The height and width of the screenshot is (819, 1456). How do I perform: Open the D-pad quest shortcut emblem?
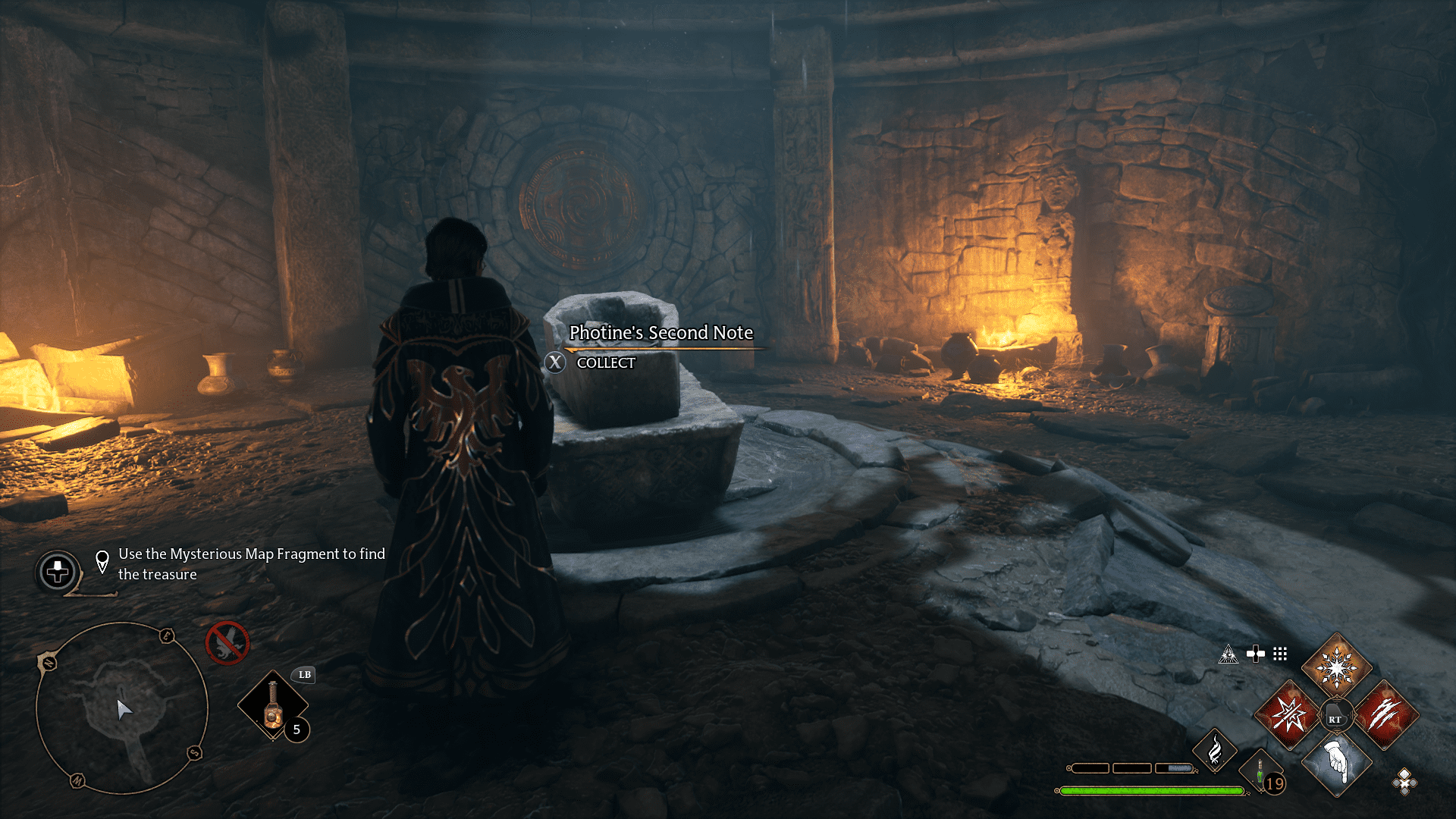coord(57,573)
